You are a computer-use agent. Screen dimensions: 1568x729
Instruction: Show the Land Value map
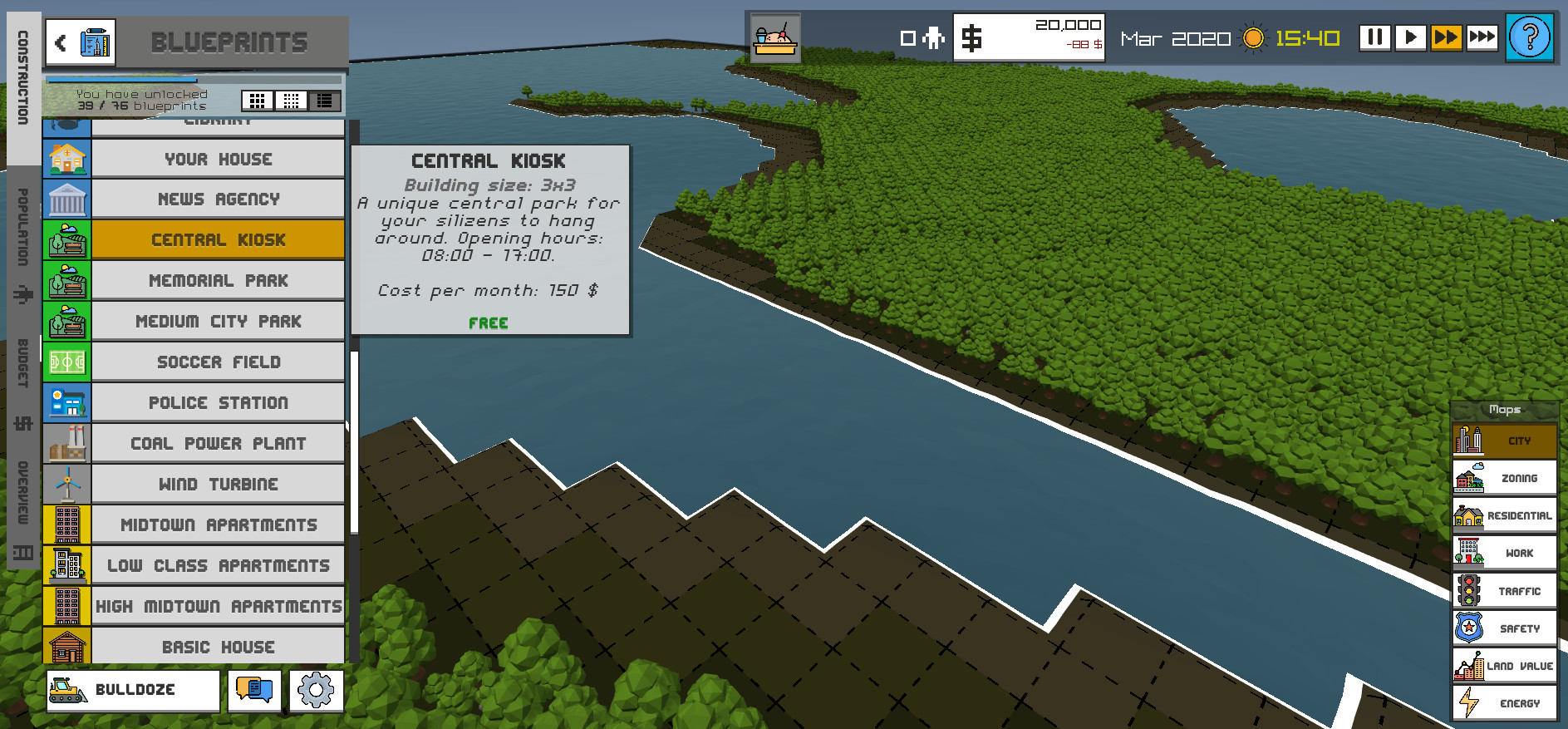1504,666
